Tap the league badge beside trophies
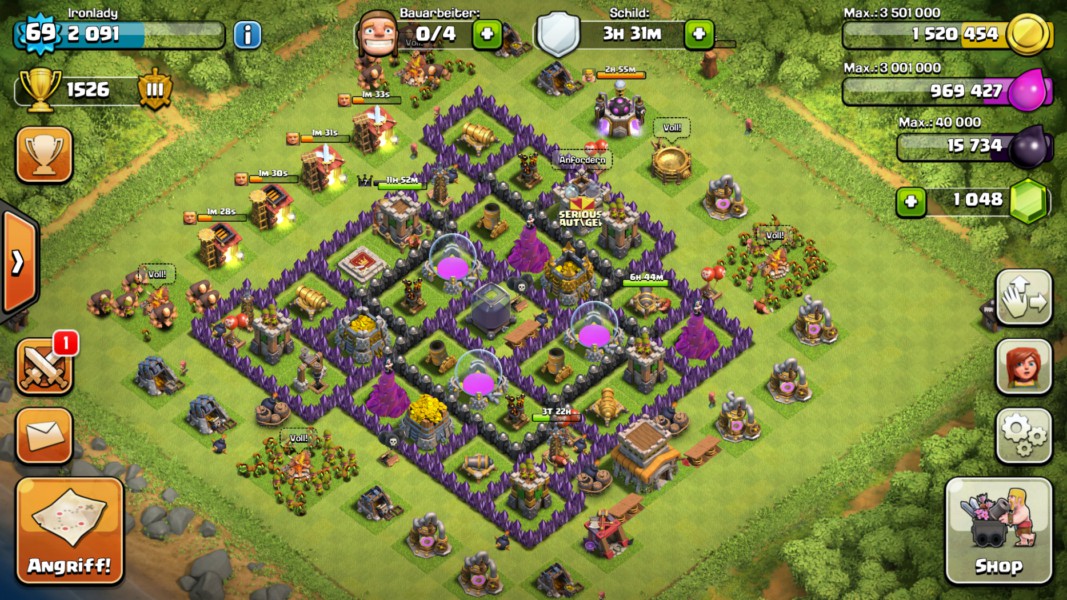Screen dimensions: 1067x600 coord(155,89)
